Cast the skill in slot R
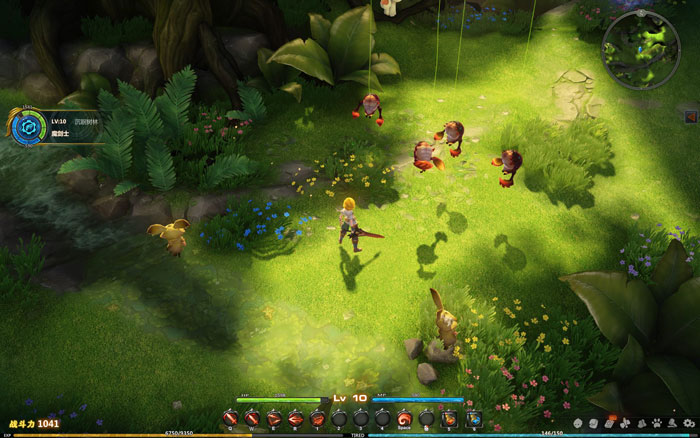Screen dimensions: 700x438 click(295, 418)
